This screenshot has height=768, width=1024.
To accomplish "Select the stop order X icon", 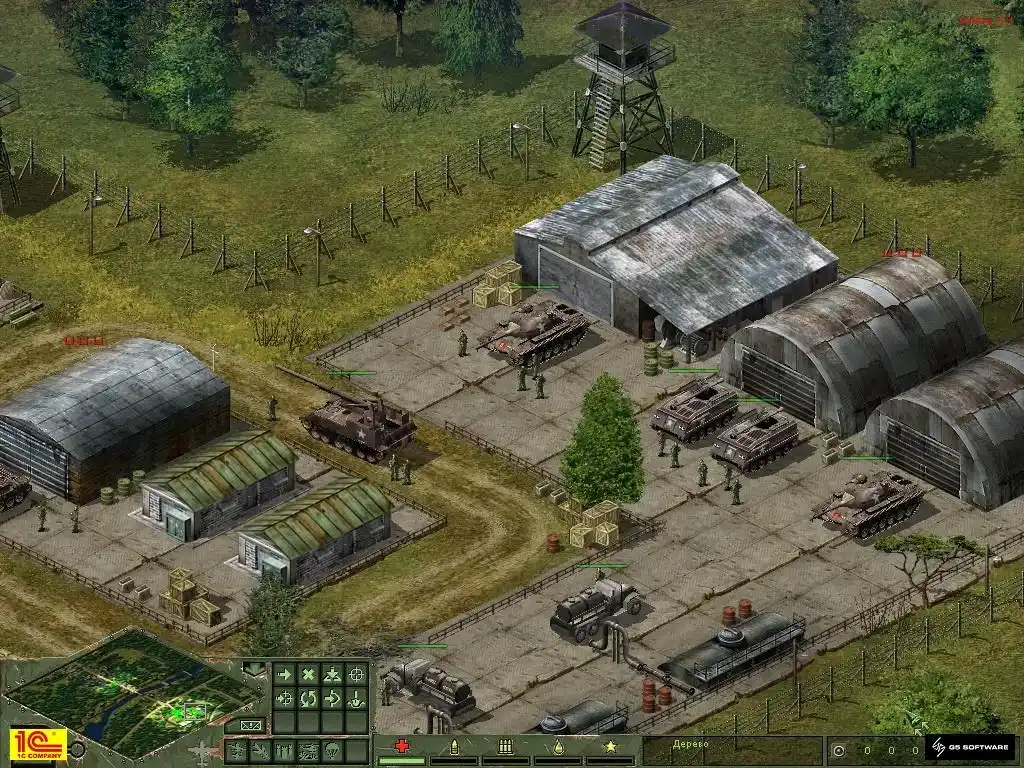I will pos(309,675).
